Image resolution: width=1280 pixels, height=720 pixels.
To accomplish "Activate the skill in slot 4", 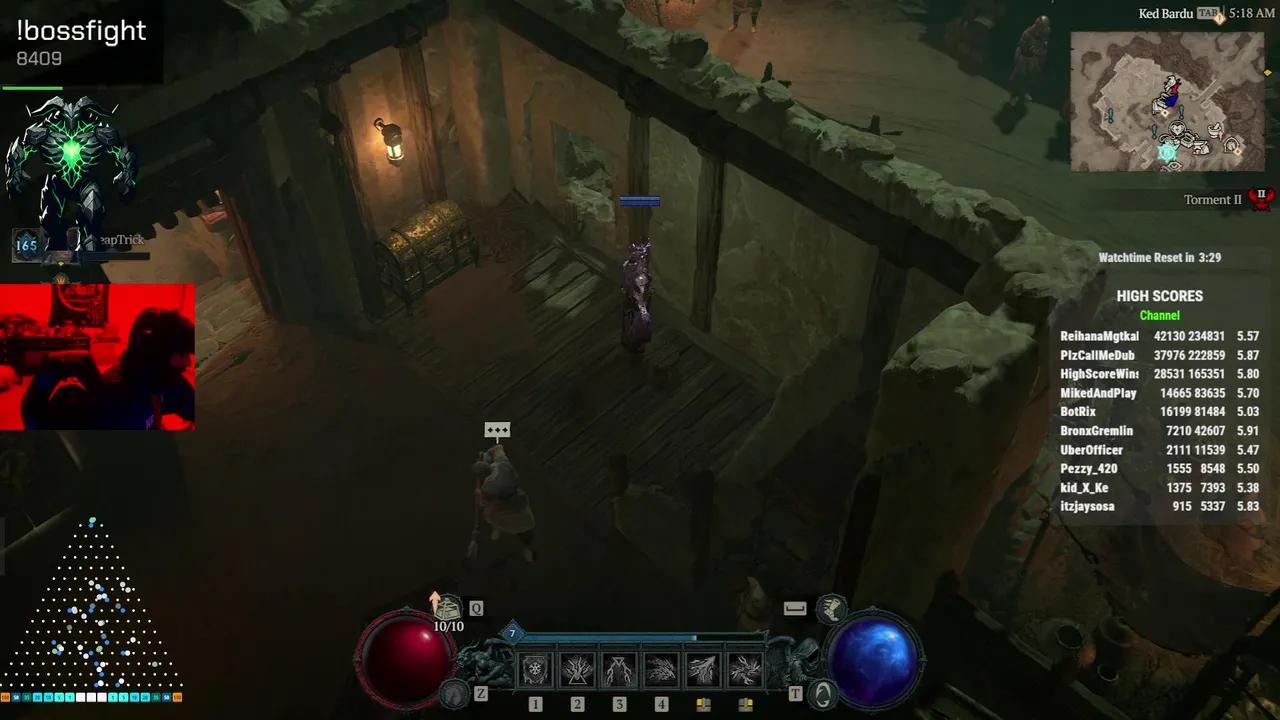I will pos(661,669).
